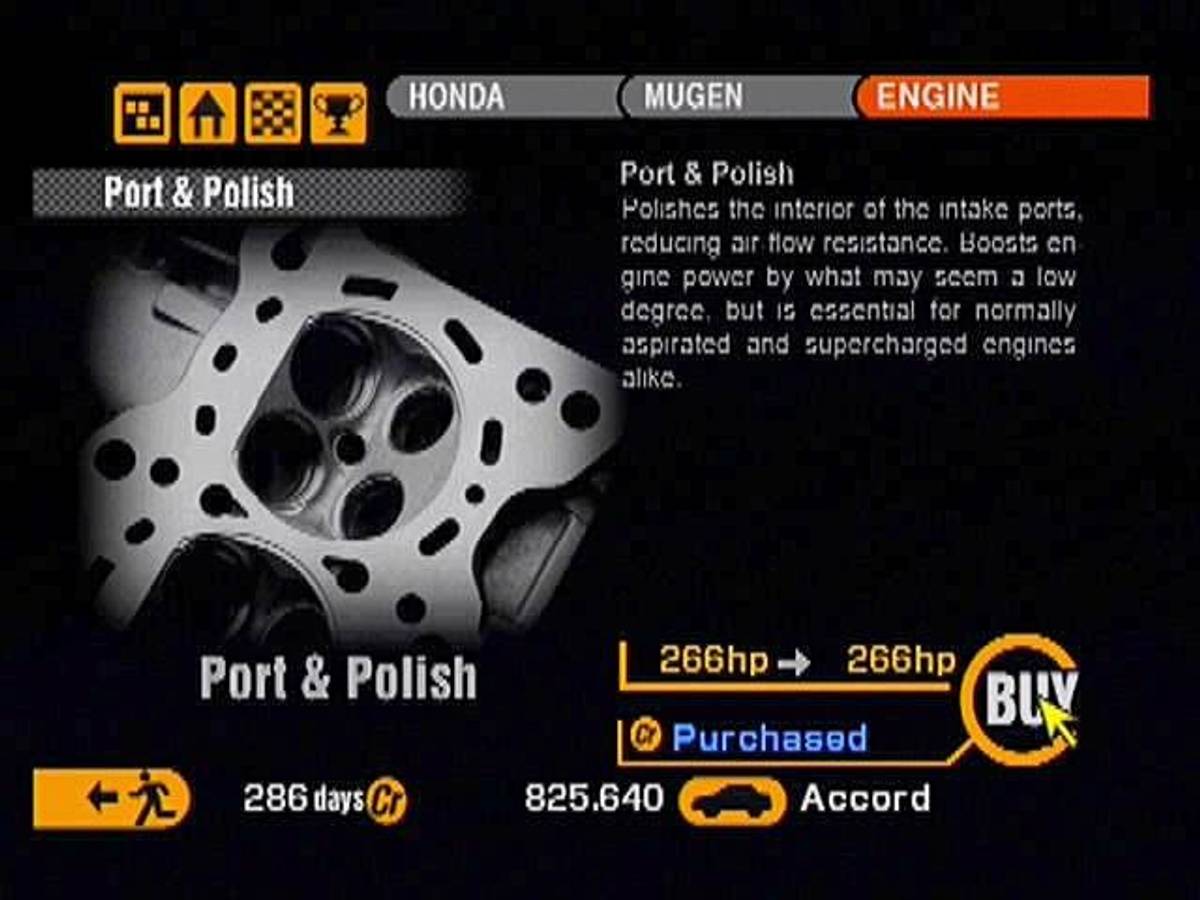Select the checkered flag race icon

pyautogui.click(x=273, y=113)
